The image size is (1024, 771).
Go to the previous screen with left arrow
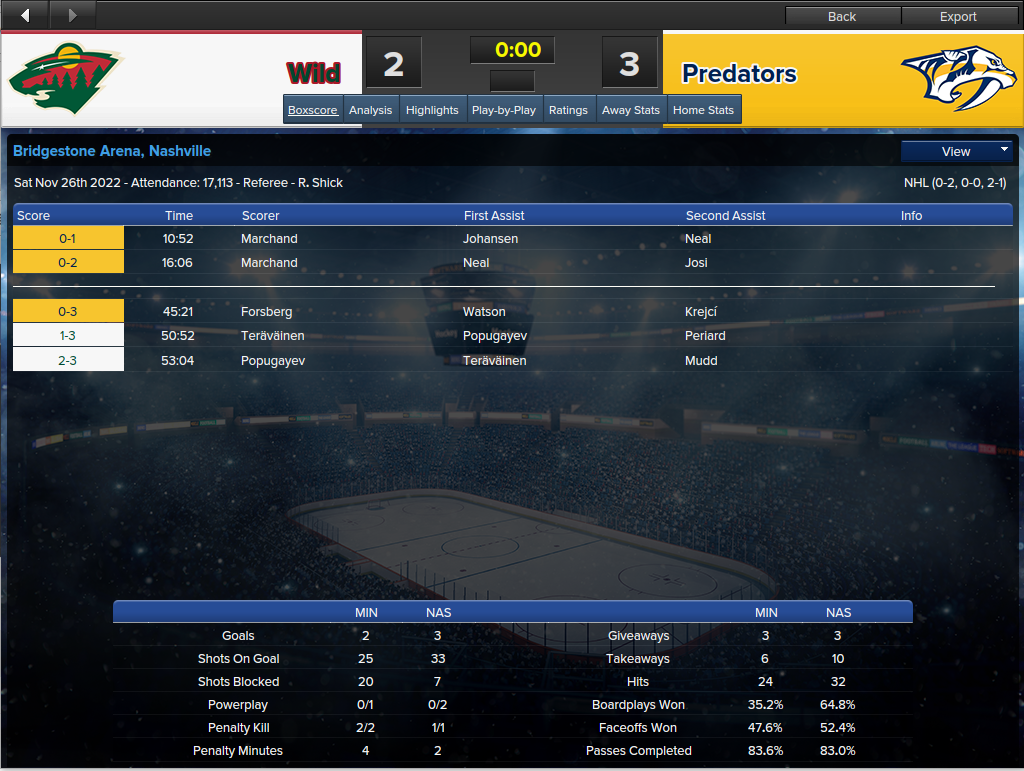coord(25,15)
